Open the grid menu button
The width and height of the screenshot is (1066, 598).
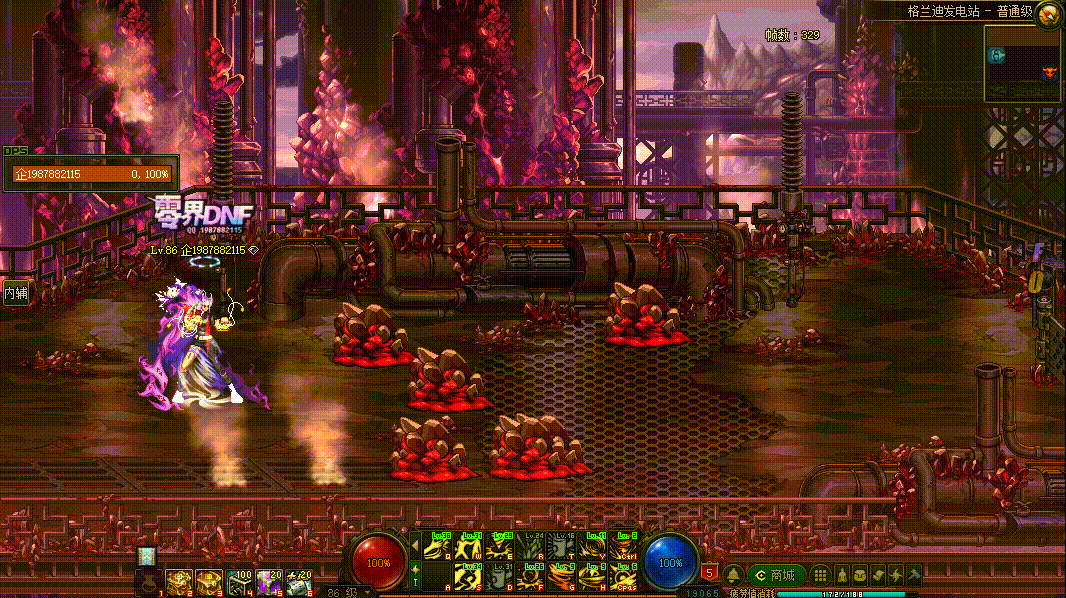(820, 575)
